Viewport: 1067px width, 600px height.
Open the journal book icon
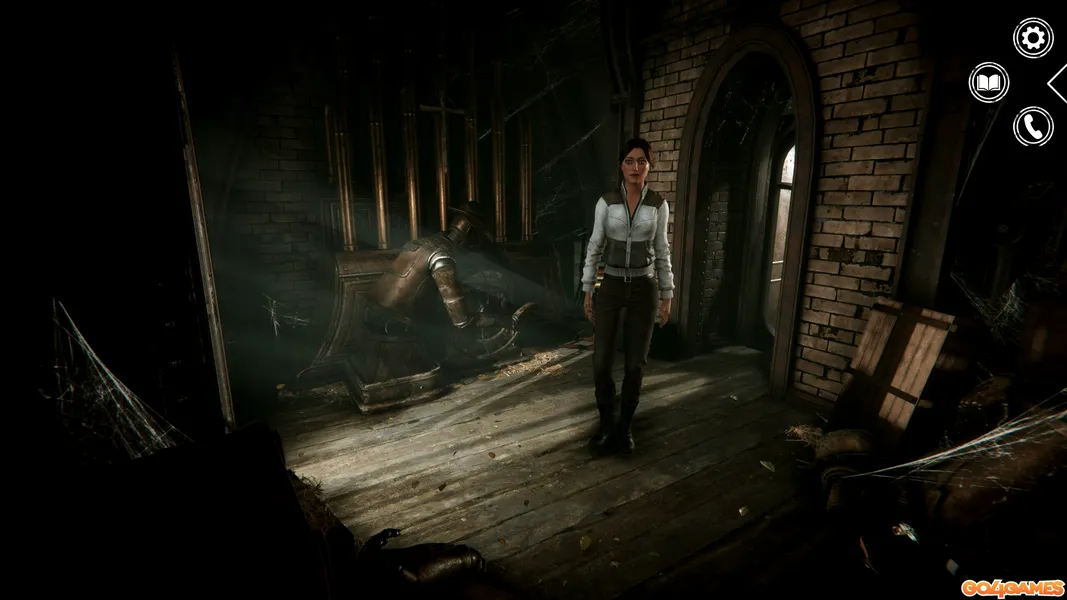click(989, 82)
